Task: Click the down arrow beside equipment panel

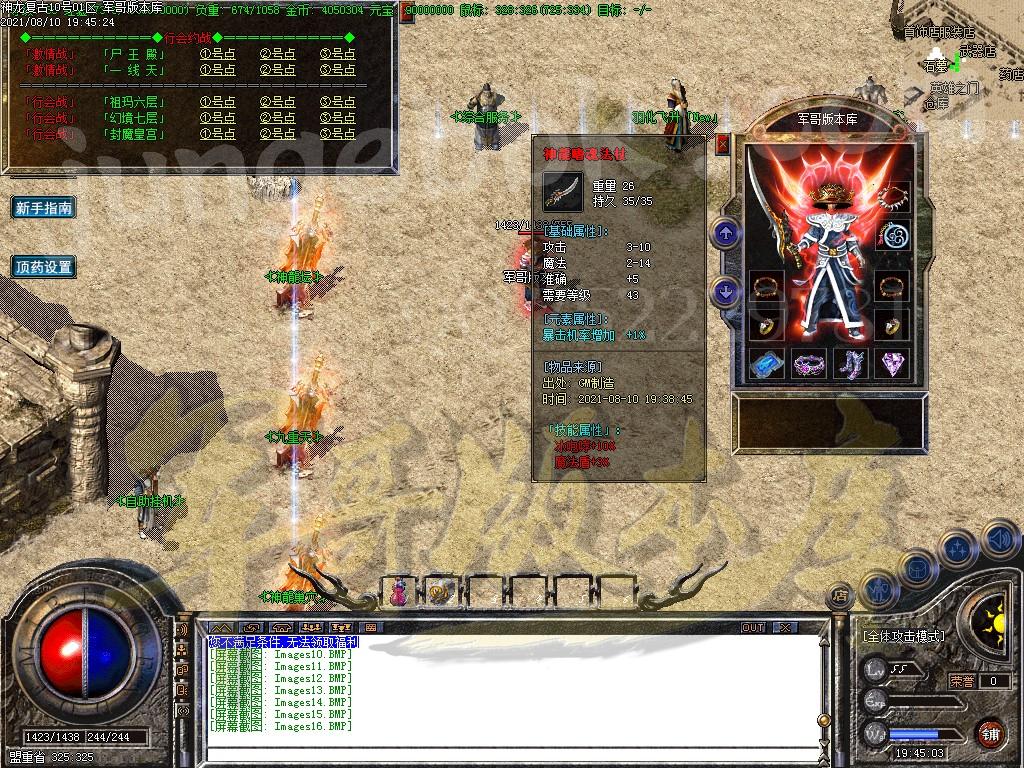Action: 726,292
